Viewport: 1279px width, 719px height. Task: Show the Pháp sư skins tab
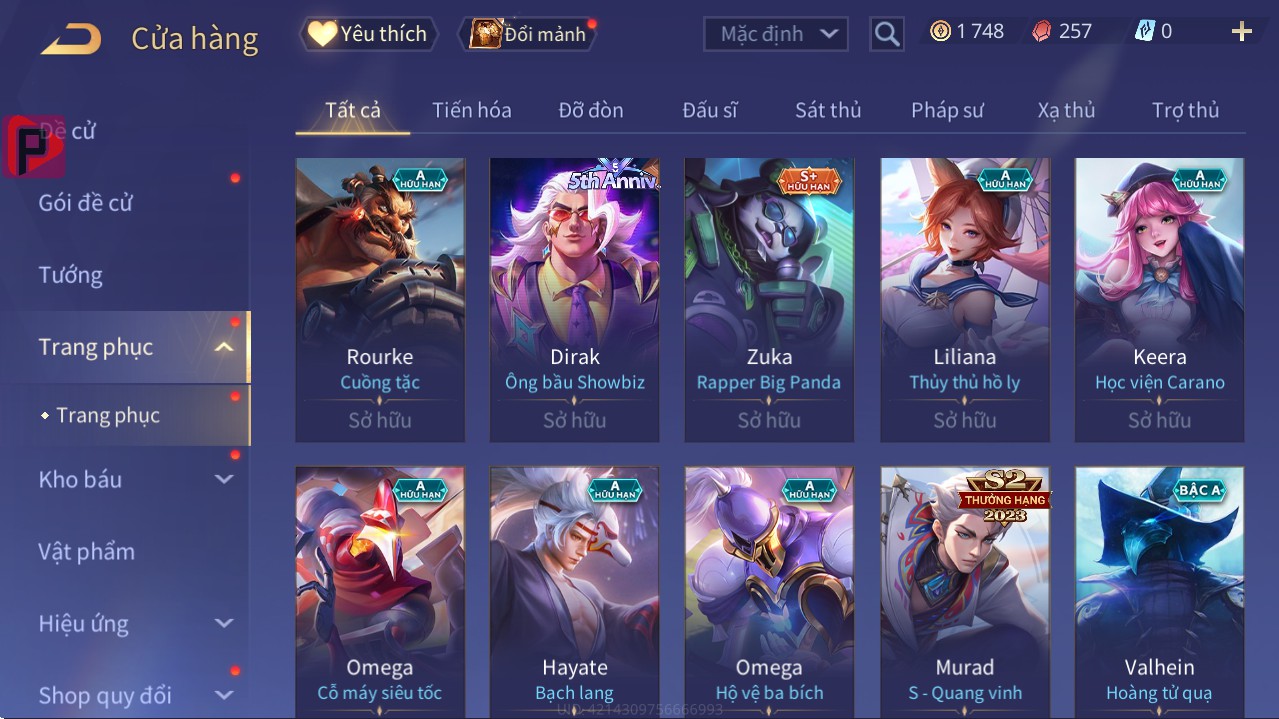[947, 110]
